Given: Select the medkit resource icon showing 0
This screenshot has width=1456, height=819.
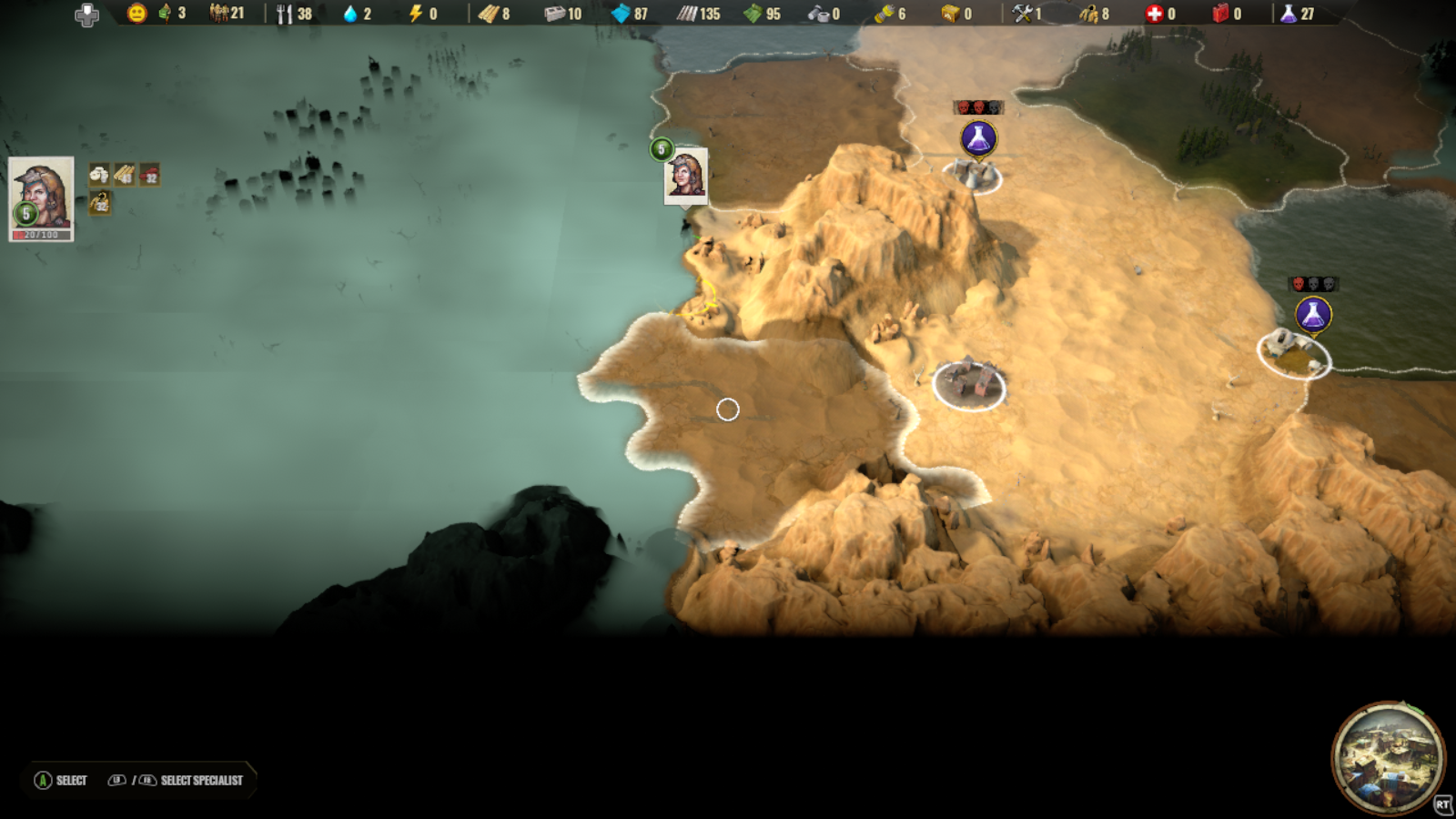Looking at the screenshot, I should coord(1154,14).
